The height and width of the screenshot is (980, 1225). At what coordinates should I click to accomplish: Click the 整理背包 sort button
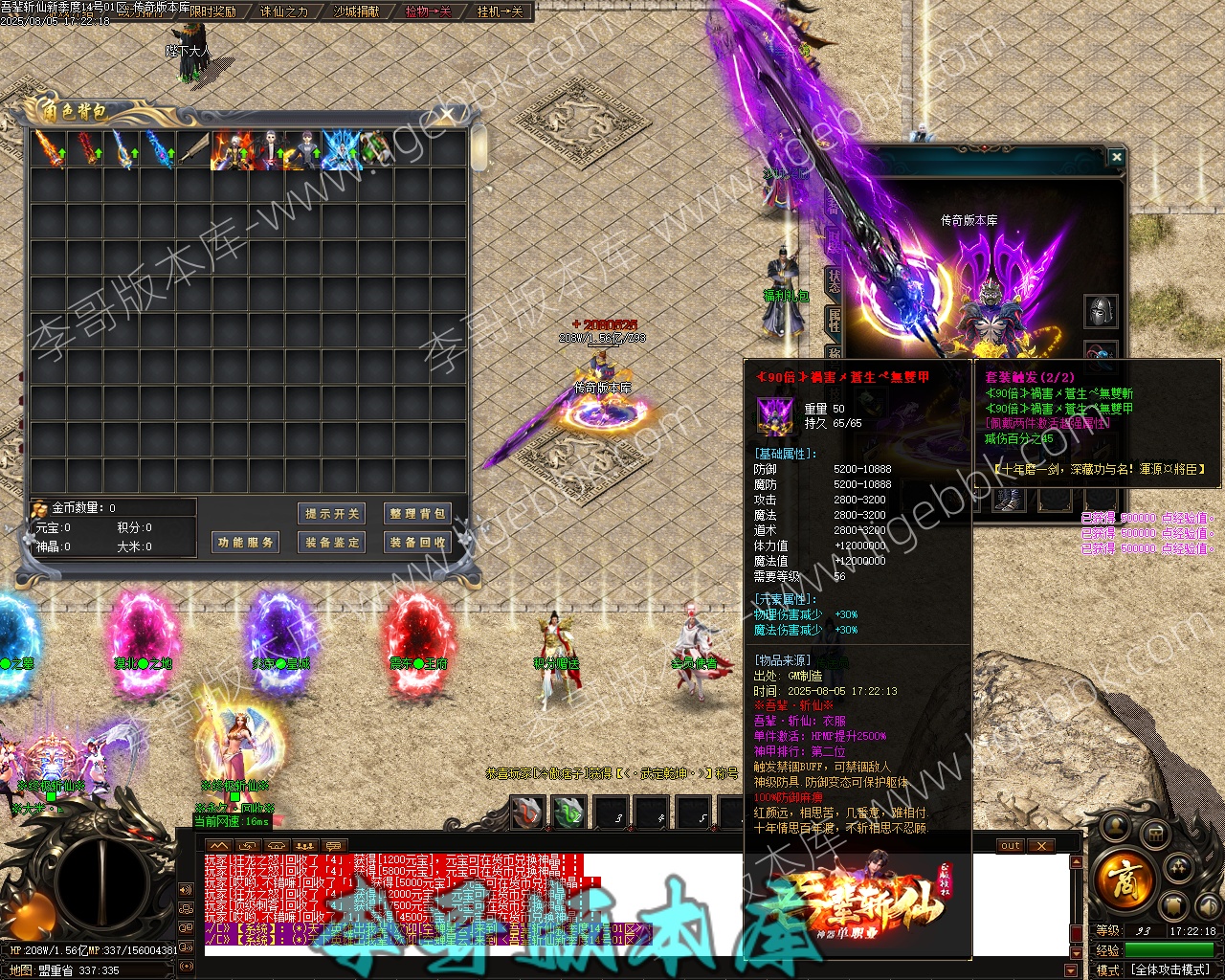point(416,514)
